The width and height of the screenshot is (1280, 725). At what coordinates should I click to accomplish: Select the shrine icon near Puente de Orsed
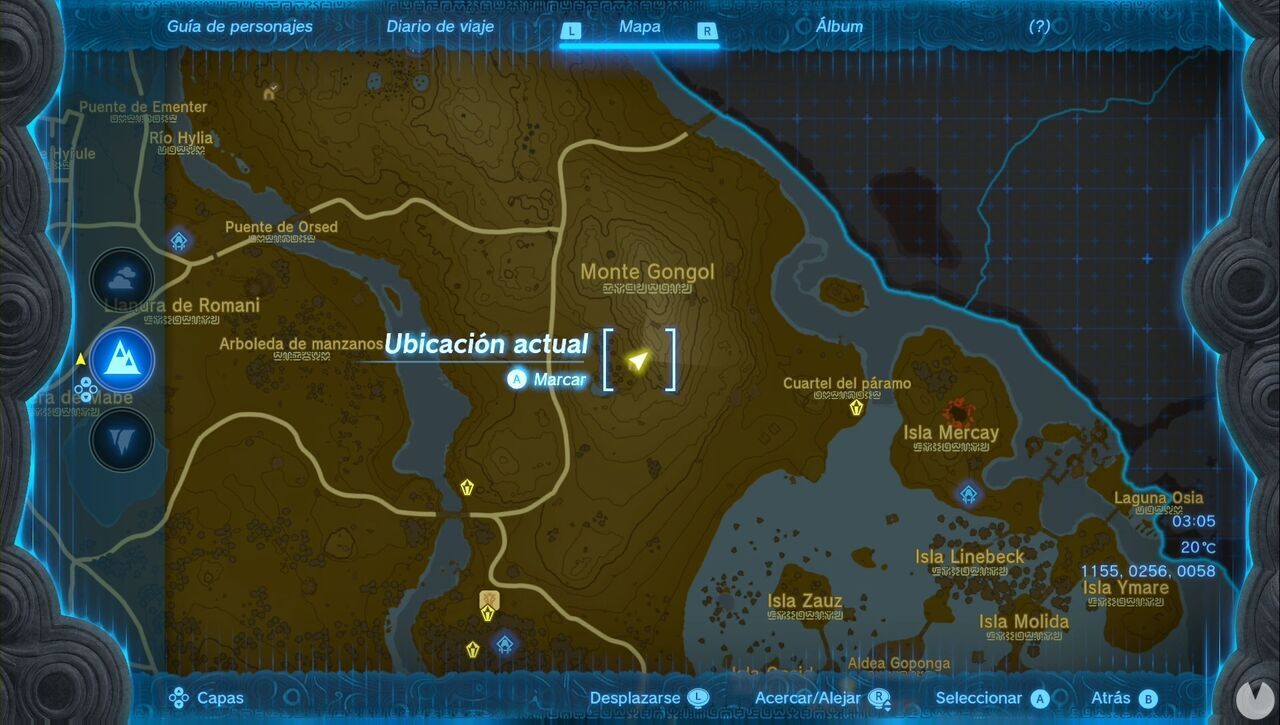pyautogui.click(x=178, y=241)
